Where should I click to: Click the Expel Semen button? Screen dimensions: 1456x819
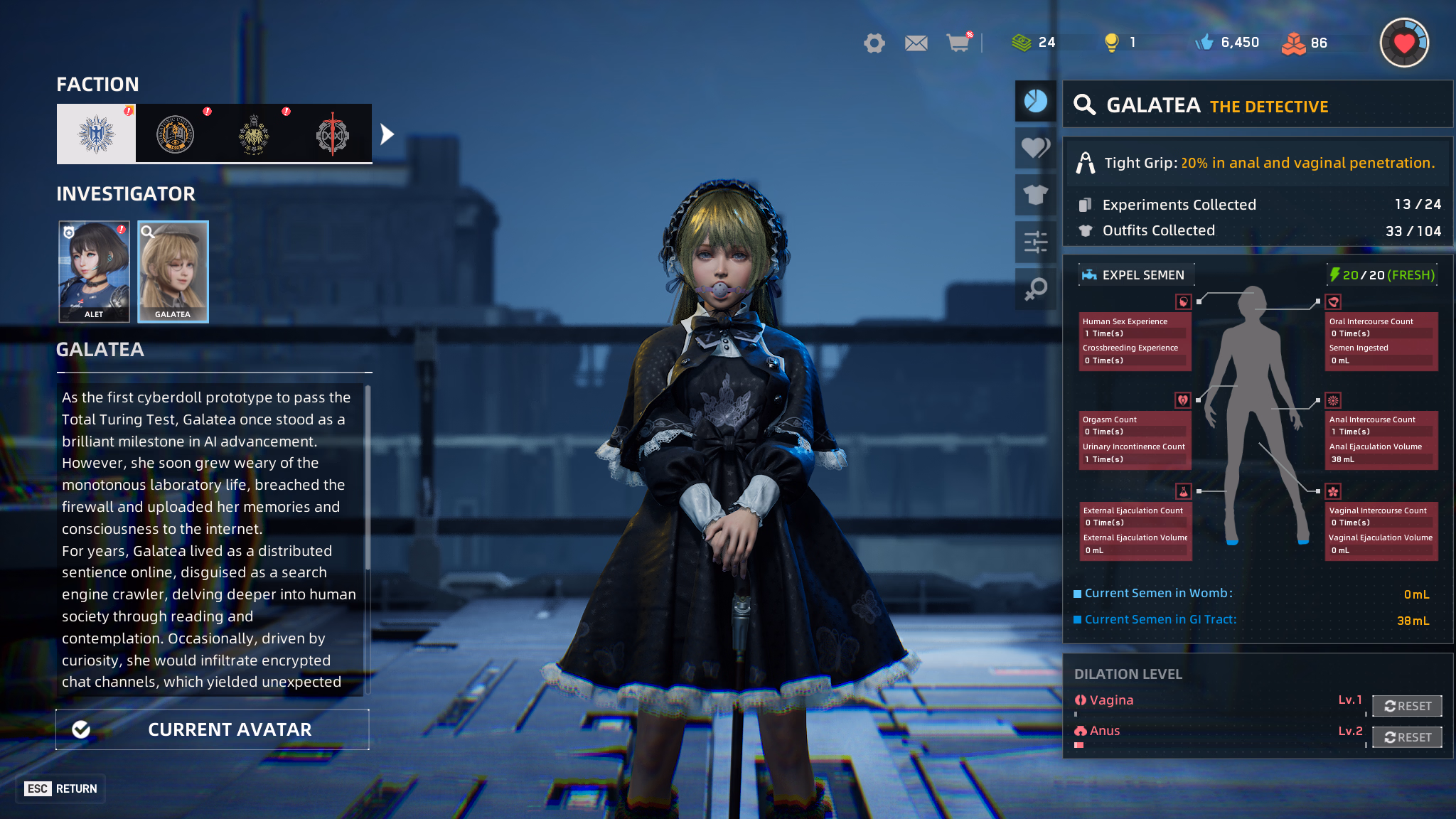[x=1135, y=275]
